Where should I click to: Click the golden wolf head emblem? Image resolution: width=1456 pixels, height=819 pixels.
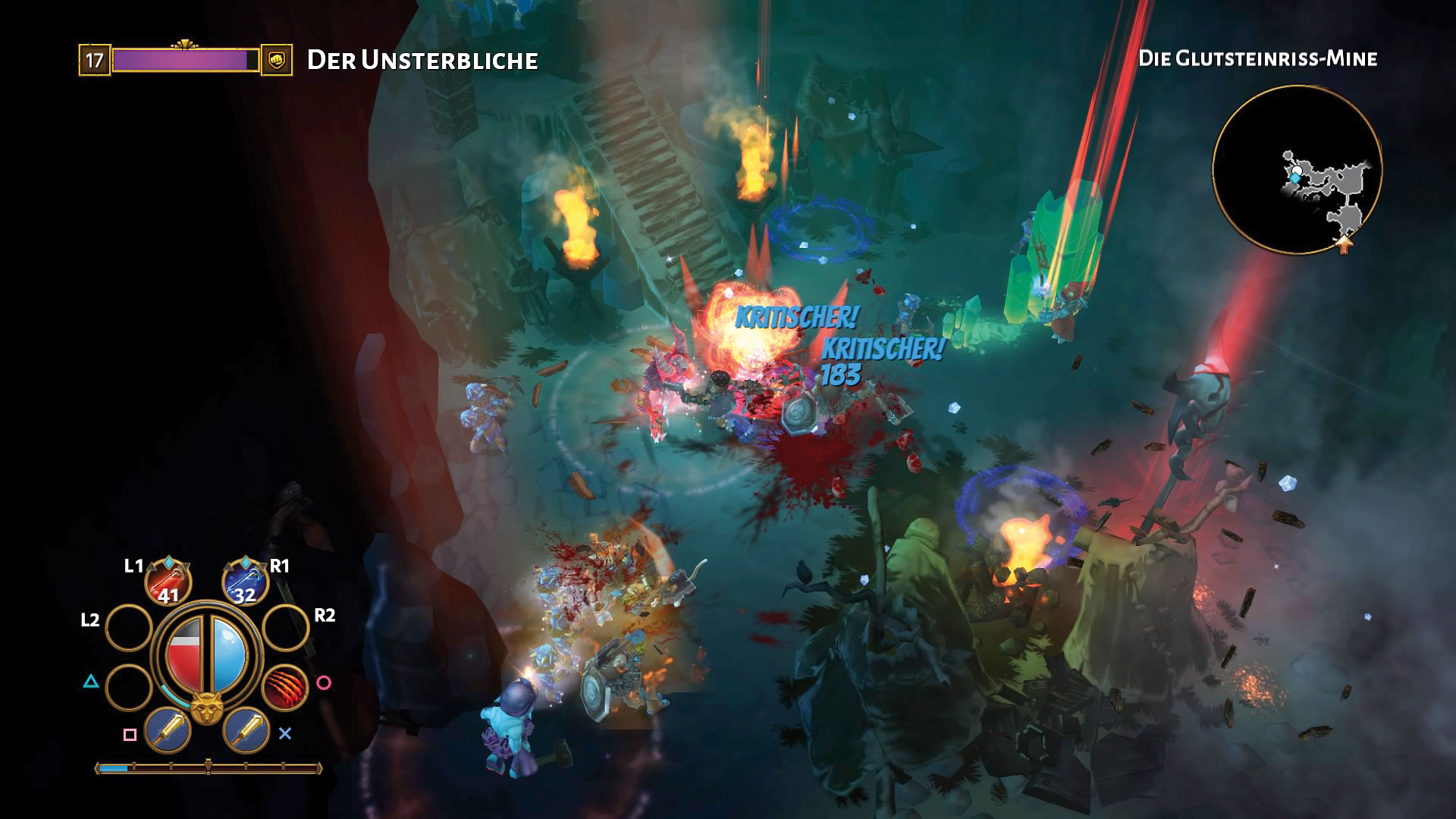click(x=206, y=707)
